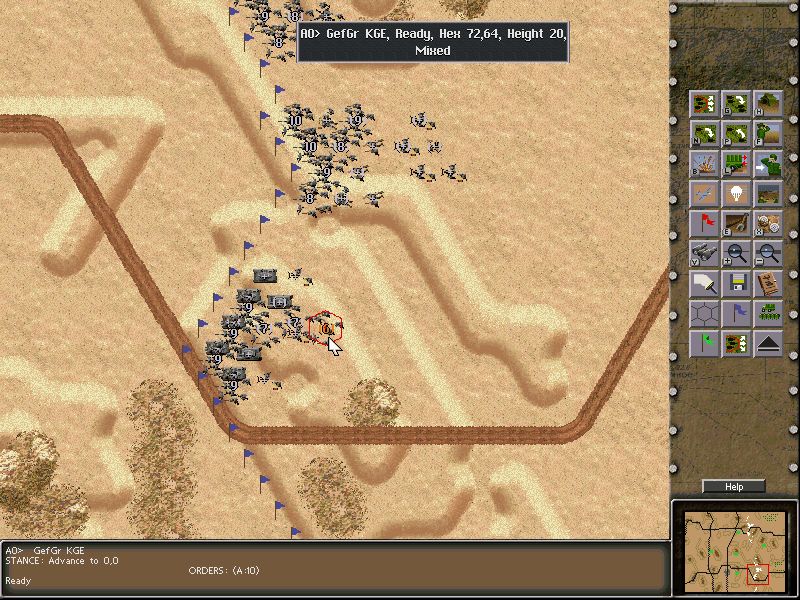Open the brown book icon

click(x=768, y=283)
